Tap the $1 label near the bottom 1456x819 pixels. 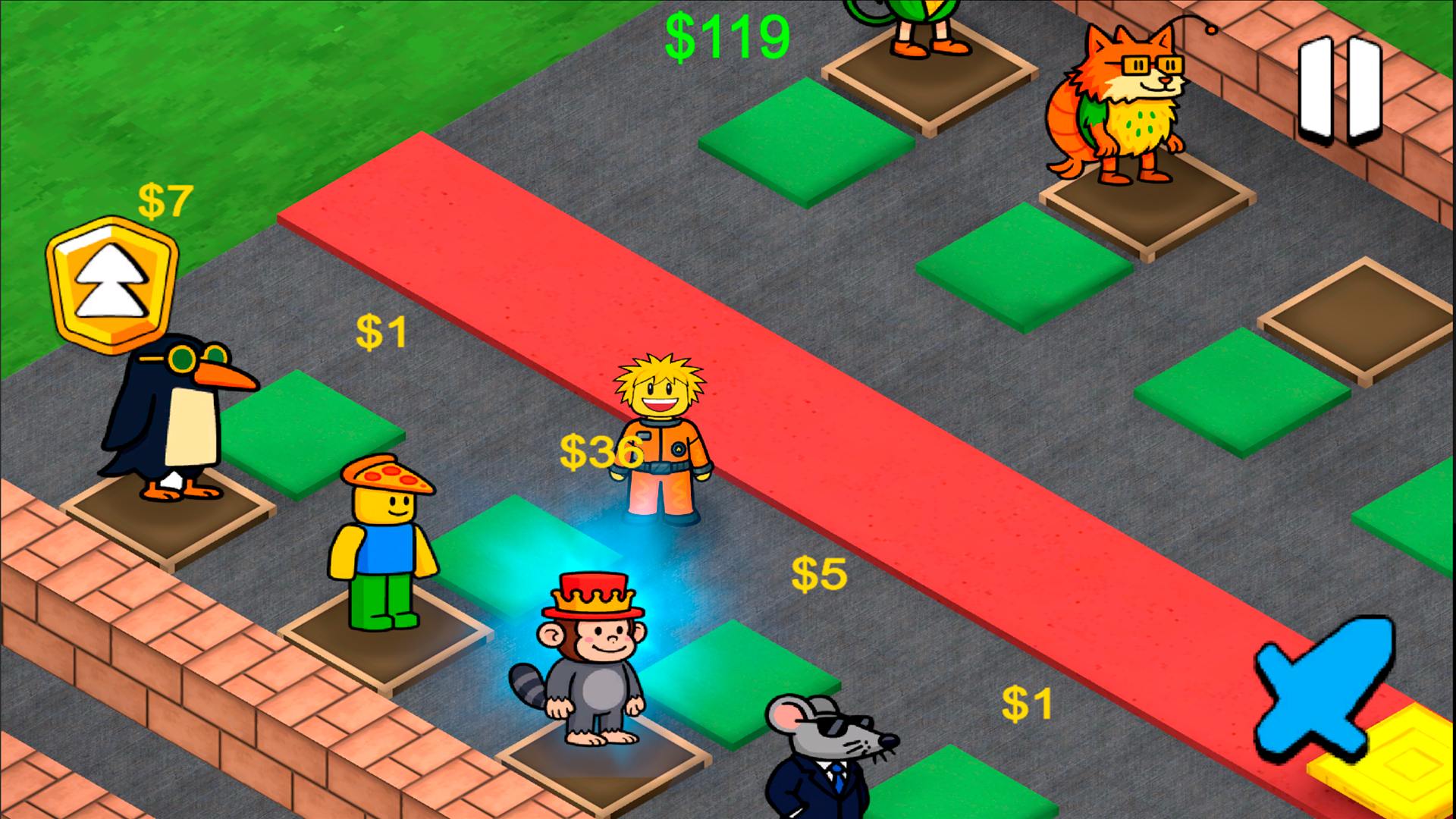pyautogui.click(x=1028, y=704)
